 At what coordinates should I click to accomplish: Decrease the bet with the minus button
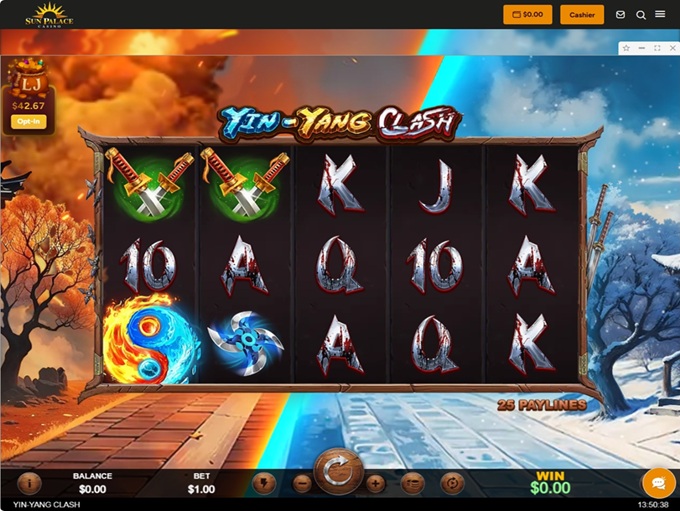(302, 483)
